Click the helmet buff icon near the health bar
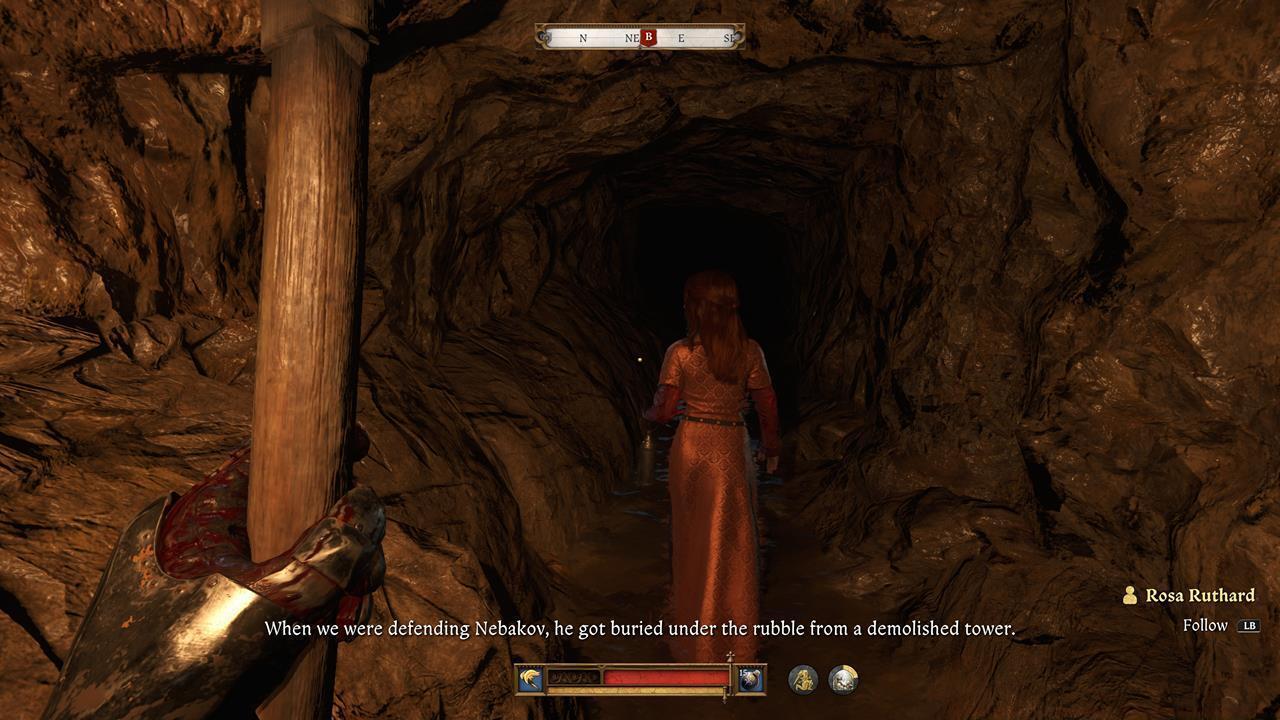This screenshot has width=1280, height=720. pos(843,680)
